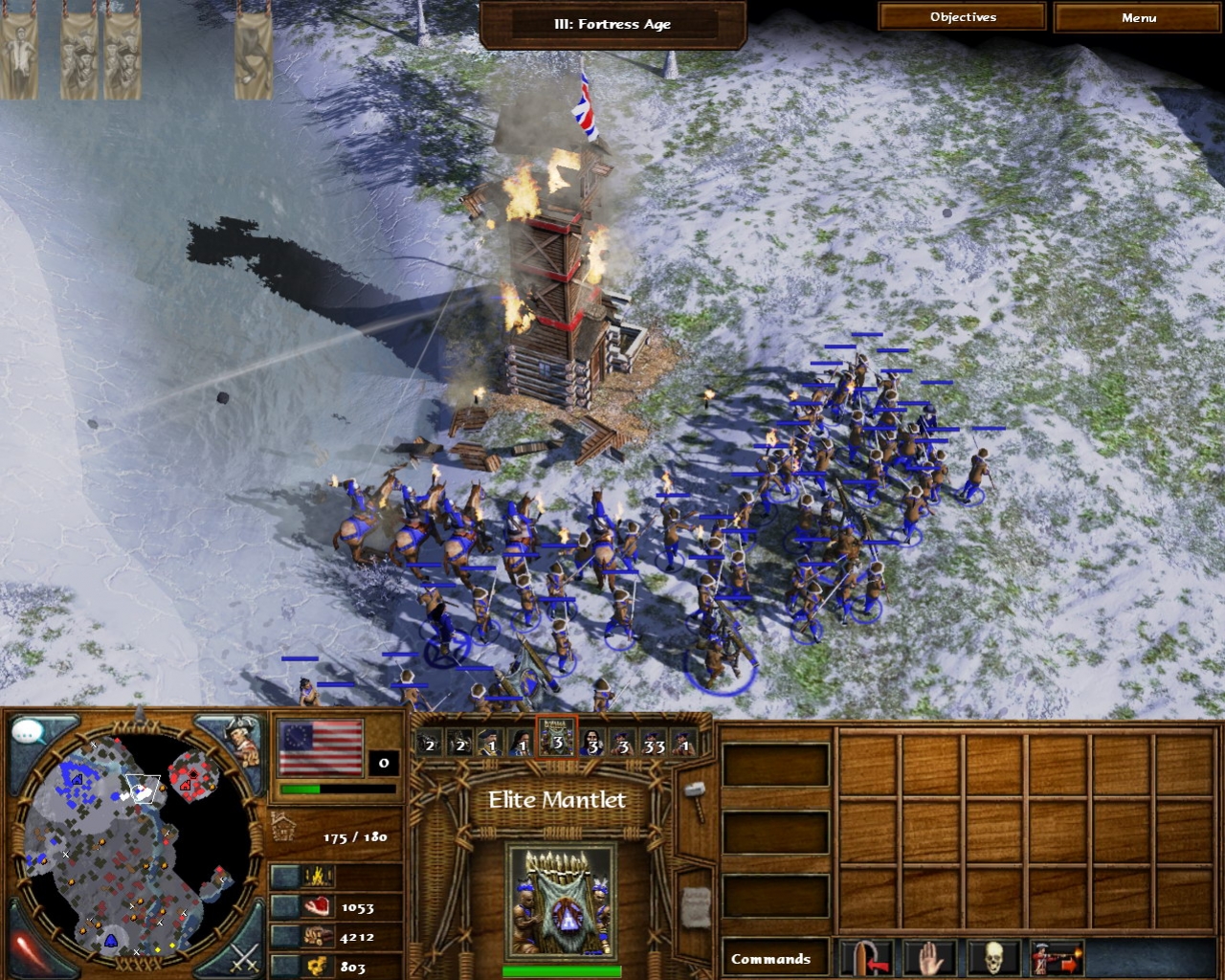Click the coin resource icon beside 803
Screen dimensions: 1225x980
[x=316, y=965]
